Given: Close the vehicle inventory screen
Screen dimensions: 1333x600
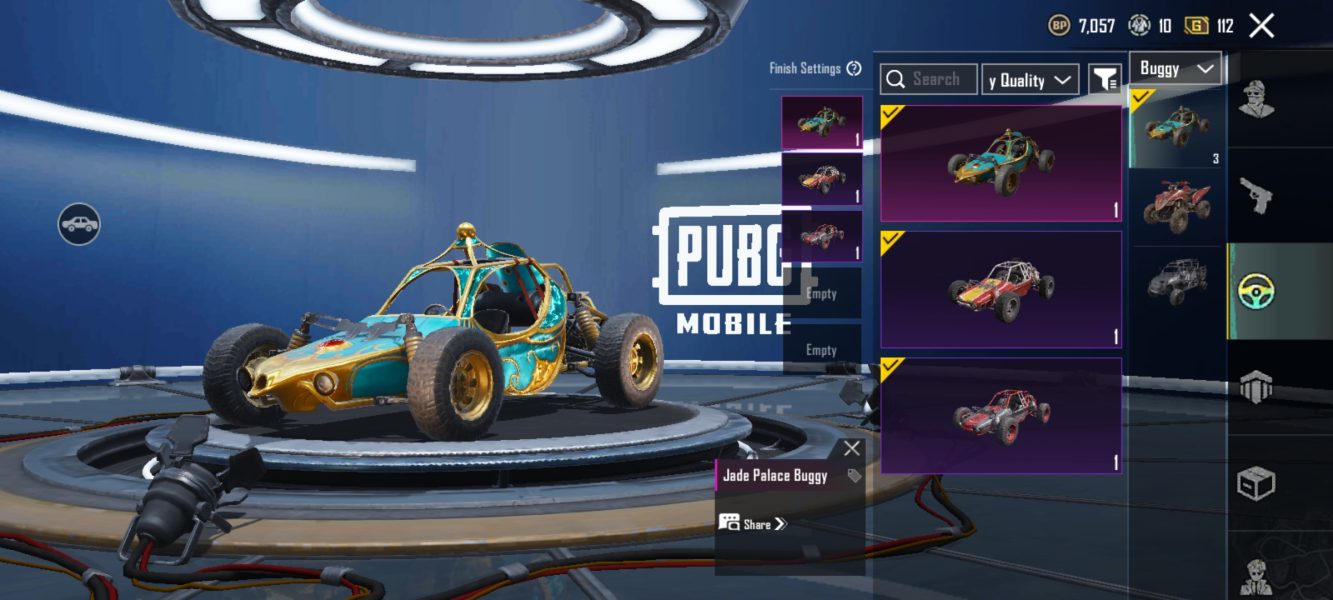Looking at the screenshot, I should [1262, 26].
